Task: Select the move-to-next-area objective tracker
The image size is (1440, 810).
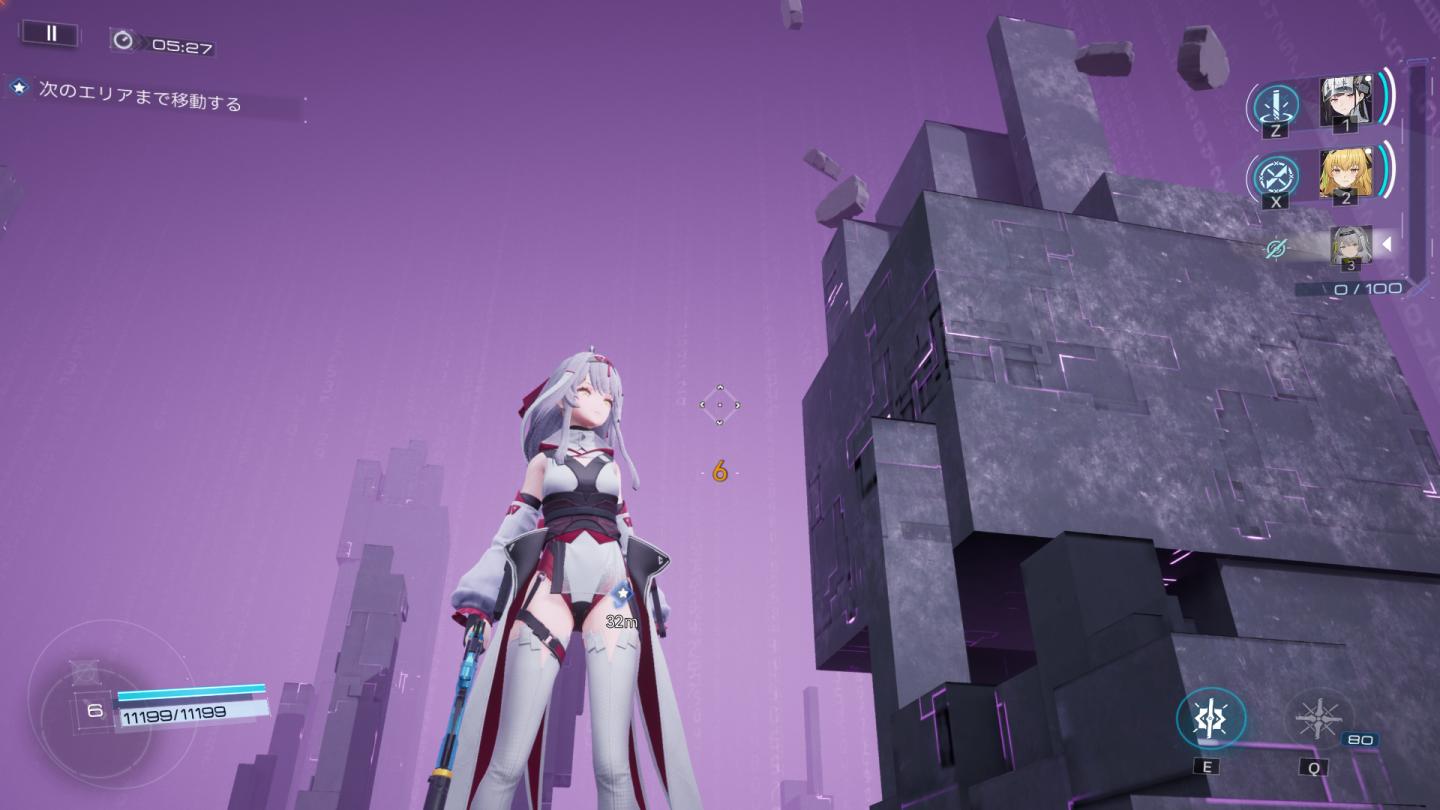Action: (140, 95)
